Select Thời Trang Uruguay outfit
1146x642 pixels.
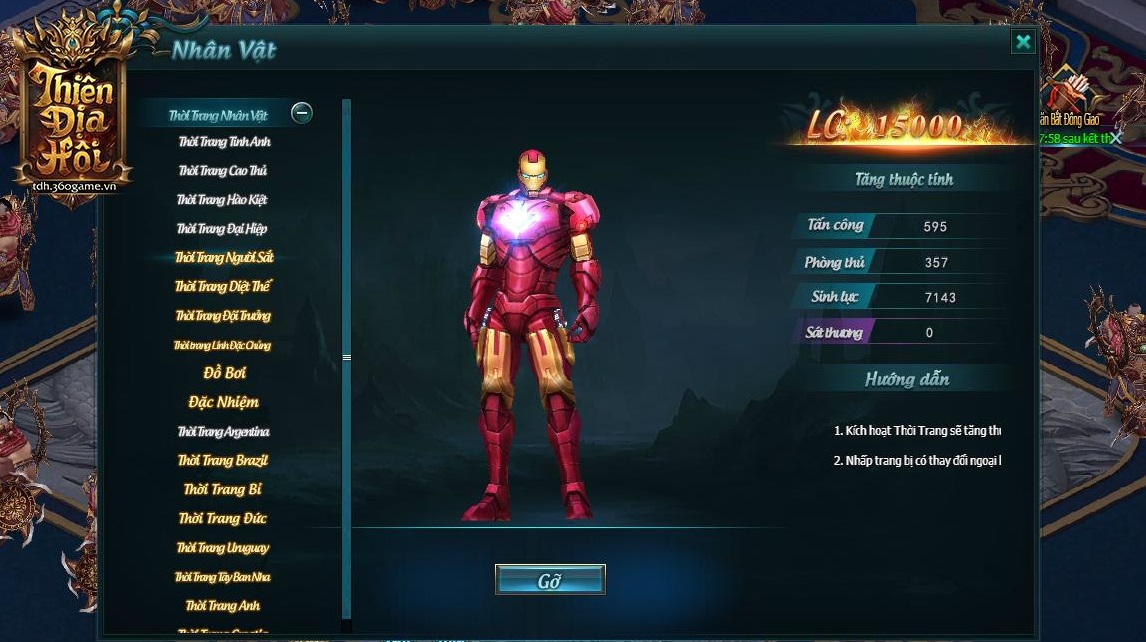pyautogui.click(x=223, y=548)
